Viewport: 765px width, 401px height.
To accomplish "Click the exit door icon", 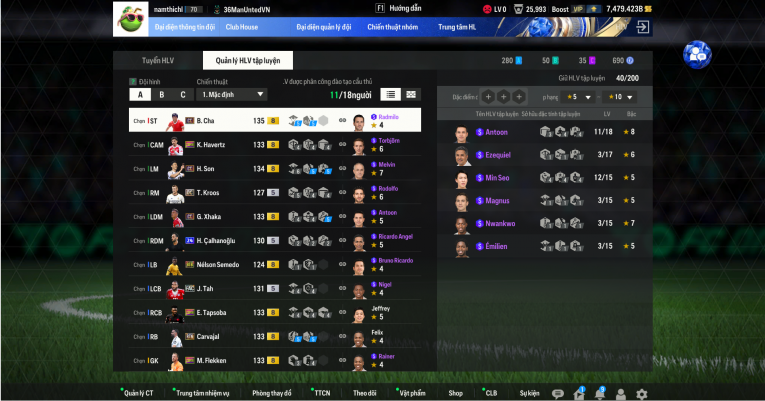I will (643, 27).
